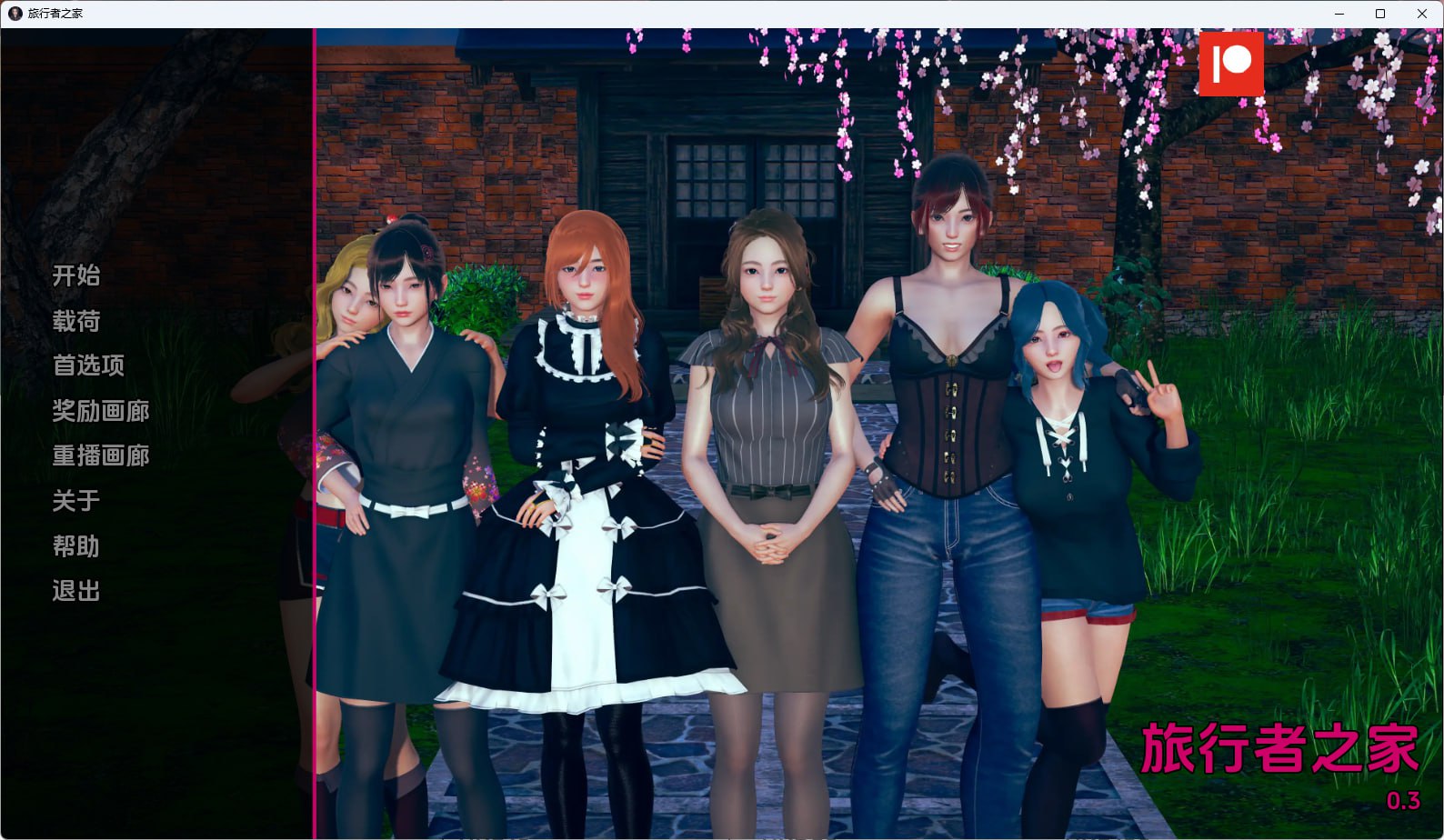Viewport: 1444px width, 840px height.
Task: View game info via 关于
Action: point(75,501)
